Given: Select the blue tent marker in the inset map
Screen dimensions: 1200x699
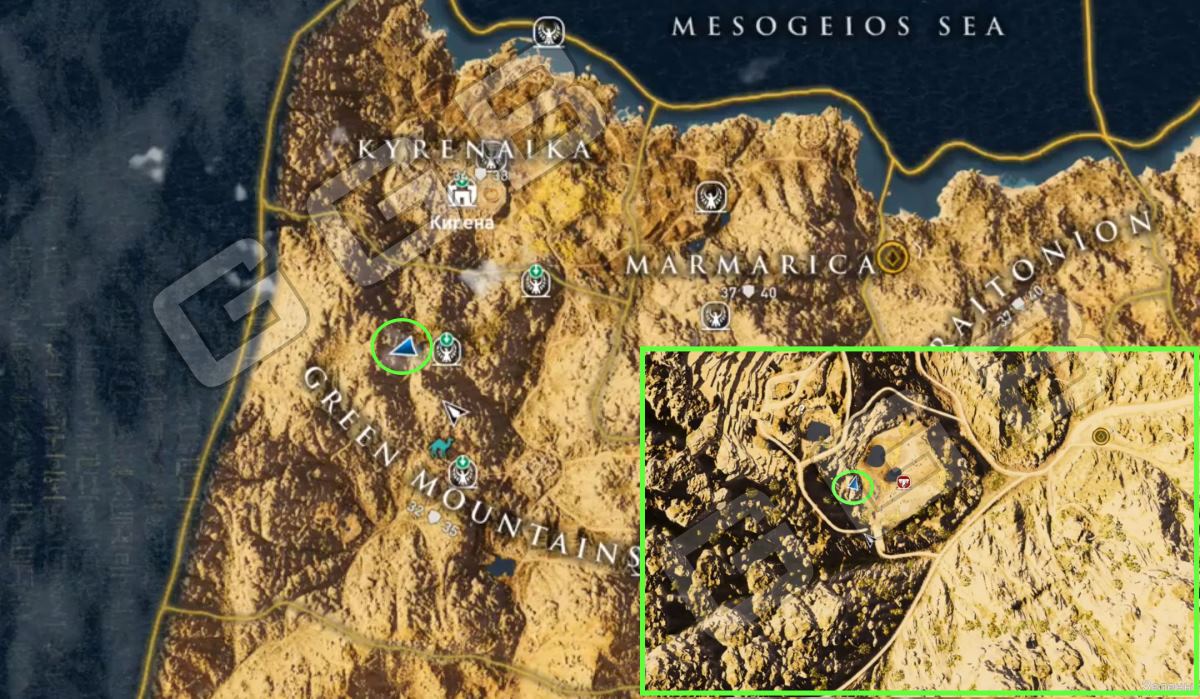Looking at the screenshot, I should (x=854, y=487).
